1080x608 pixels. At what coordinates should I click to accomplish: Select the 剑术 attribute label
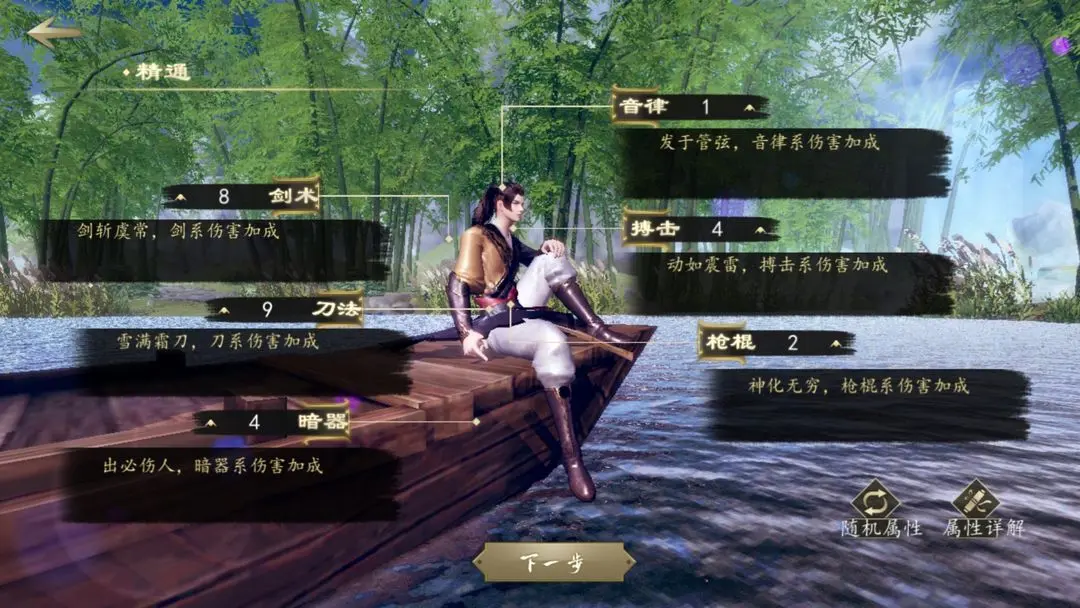pyautogui.click(x=292, y=197)
